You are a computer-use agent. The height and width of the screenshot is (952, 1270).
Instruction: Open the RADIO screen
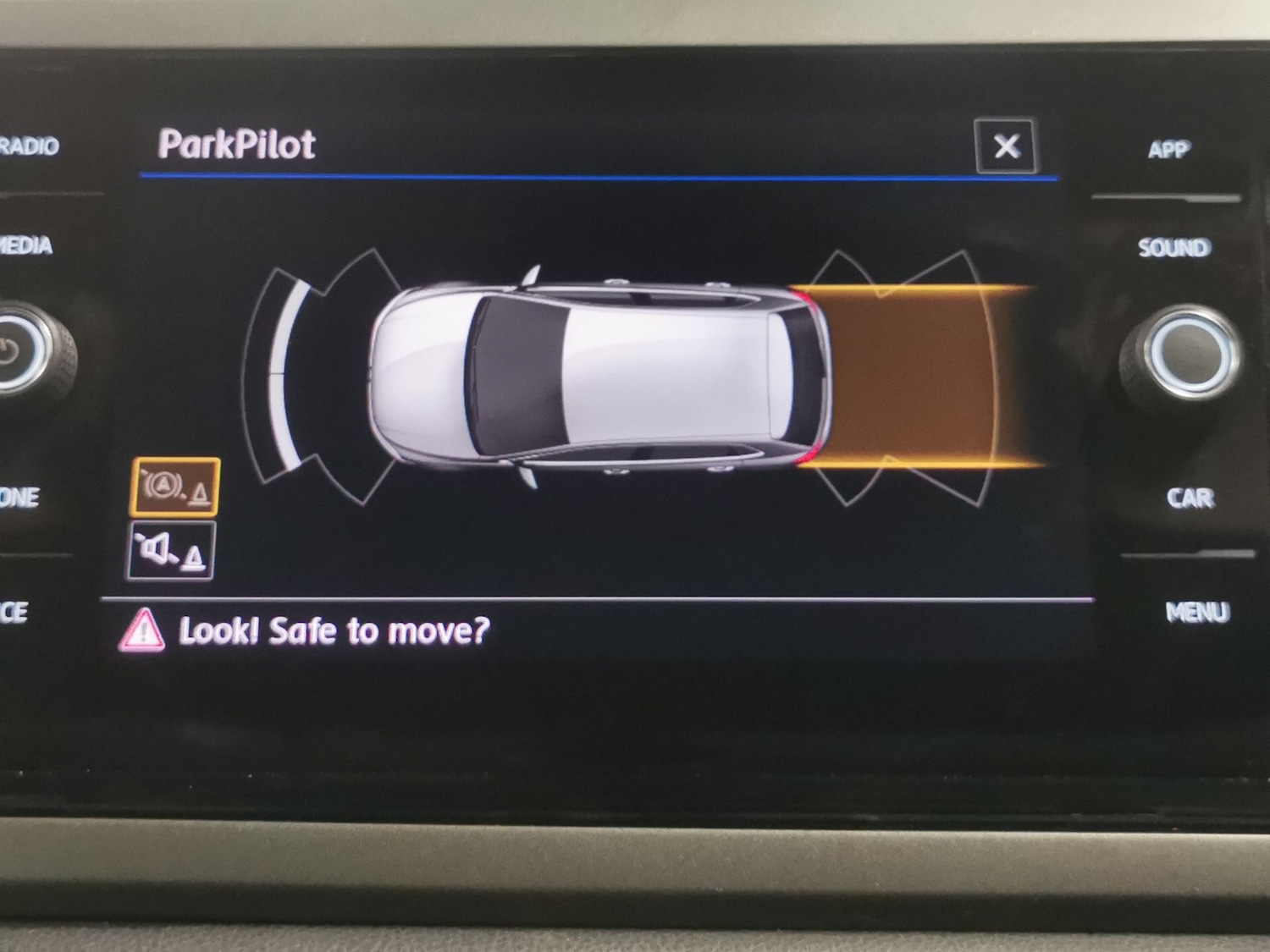coord(30,146)
